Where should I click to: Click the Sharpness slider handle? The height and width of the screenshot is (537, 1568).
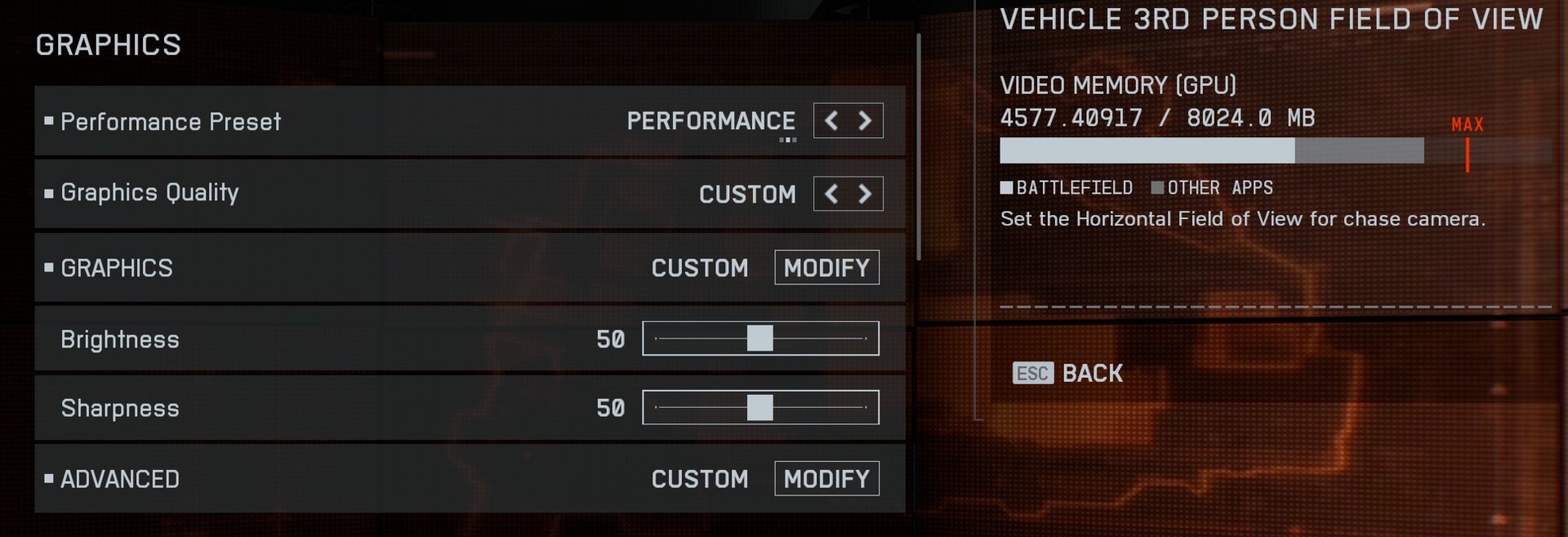[x=759, y=407]
